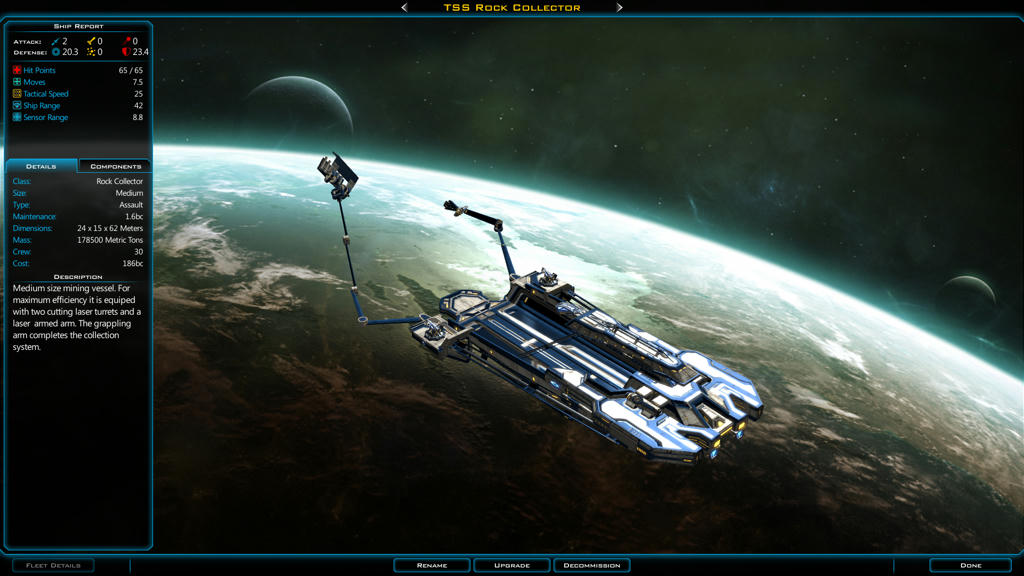Show the next ship with right arrow
Viewport: 1024px width, 576px height.
point(620,7)
